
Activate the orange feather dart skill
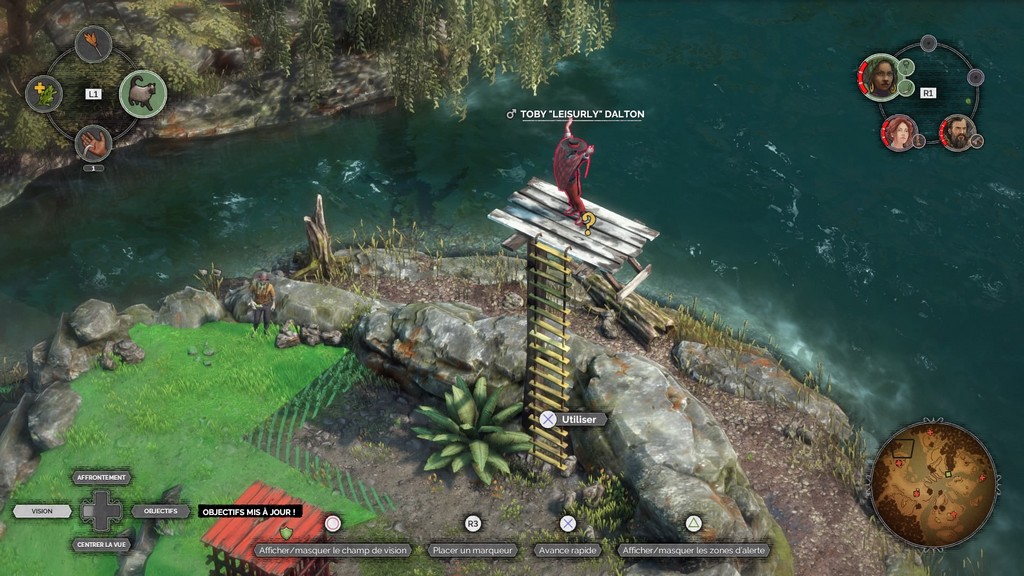(93, 44)
